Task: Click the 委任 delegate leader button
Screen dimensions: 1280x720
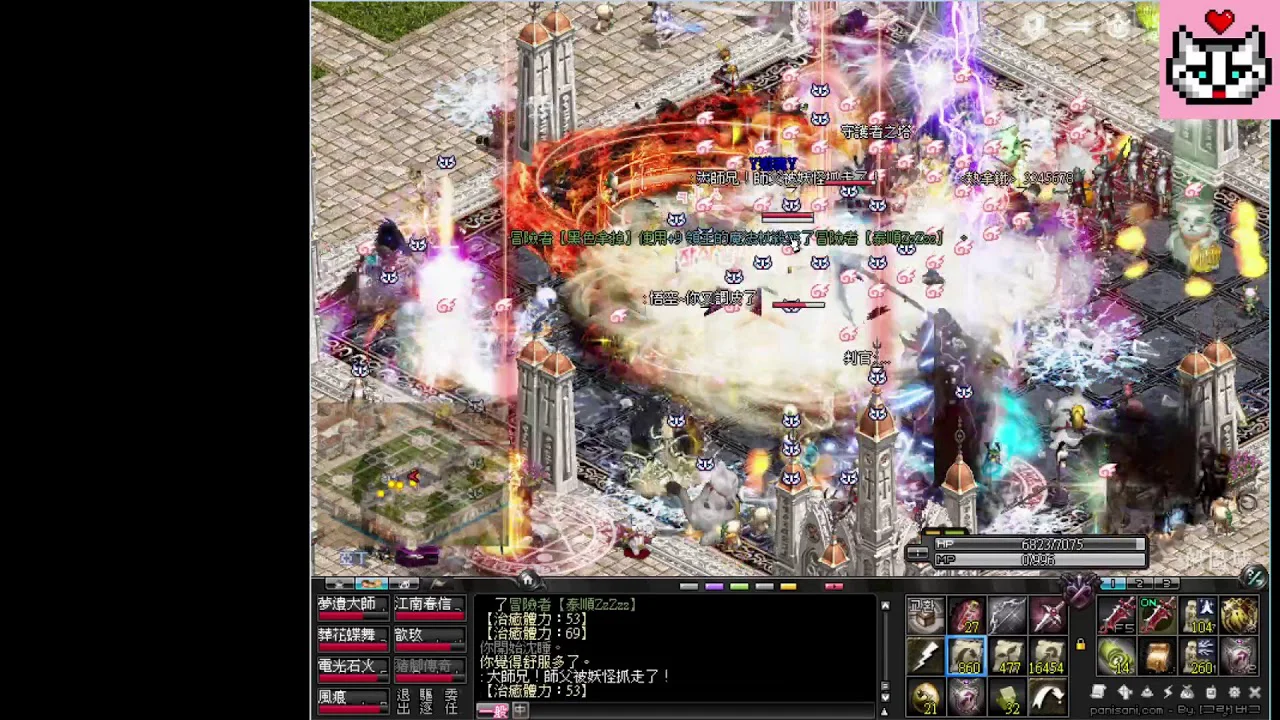Action: coord(451,701)
